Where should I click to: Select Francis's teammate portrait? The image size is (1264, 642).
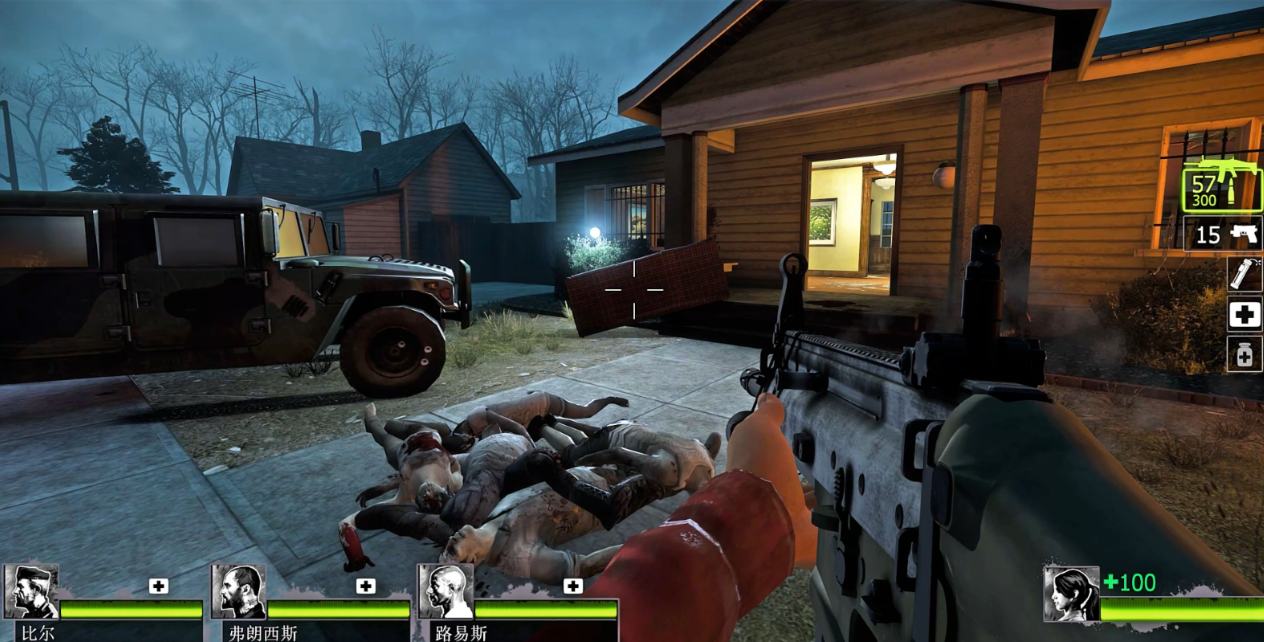pos(238,592)
